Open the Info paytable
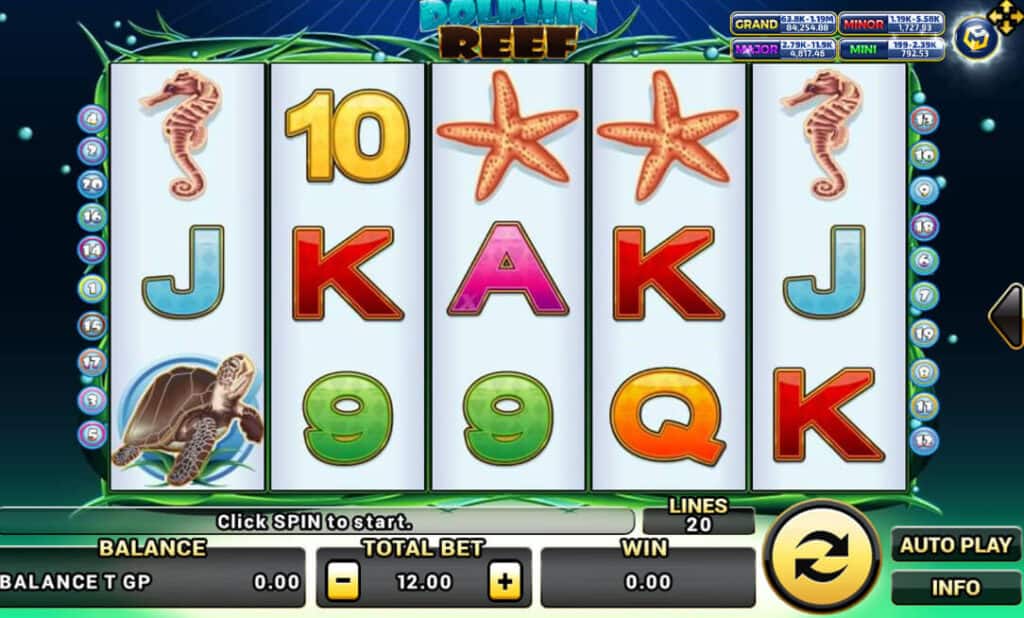The height and width of the screenshot is (618, 1024). 956,588
